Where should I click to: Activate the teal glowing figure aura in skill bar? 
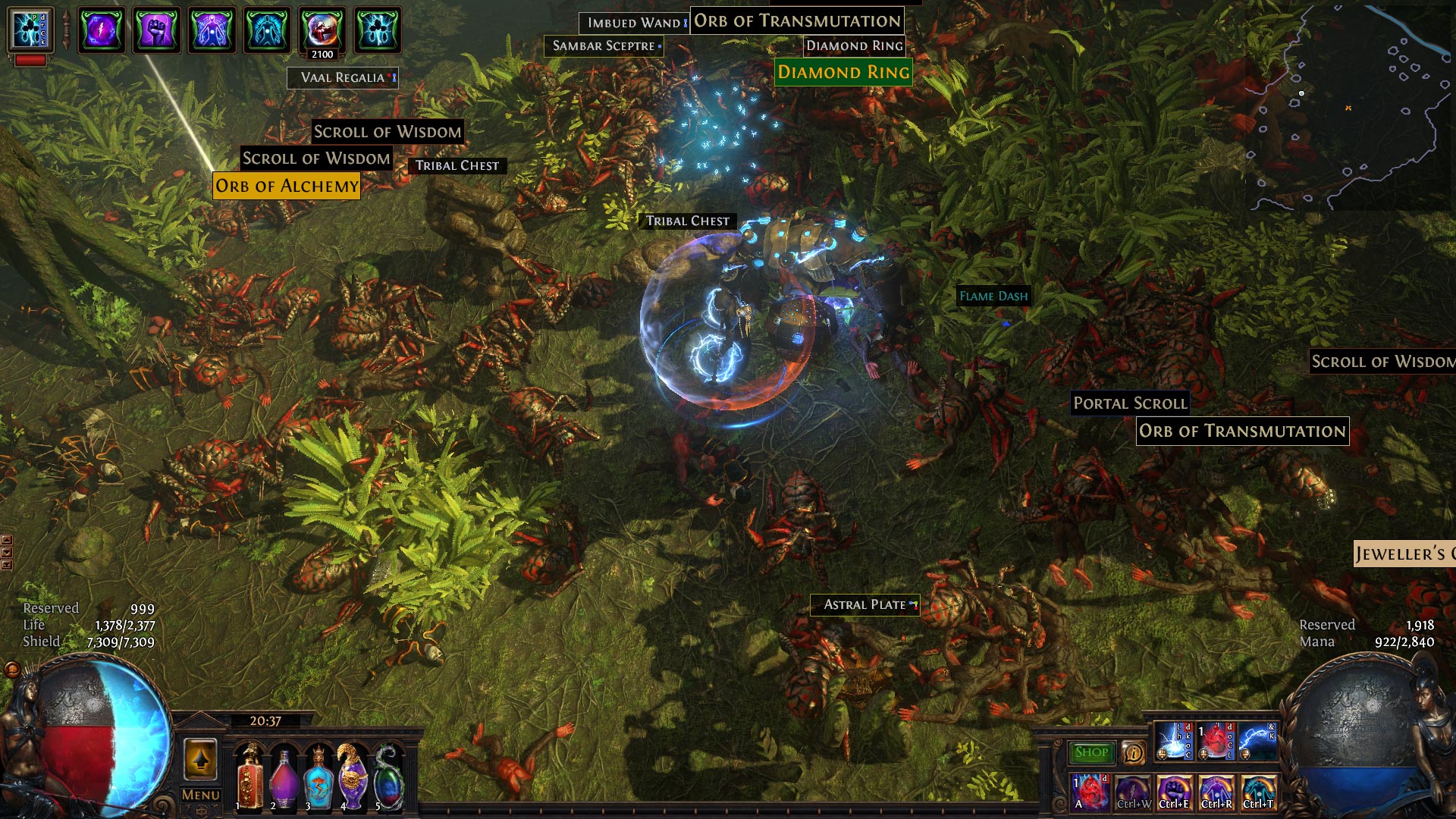click(1259, 792)
